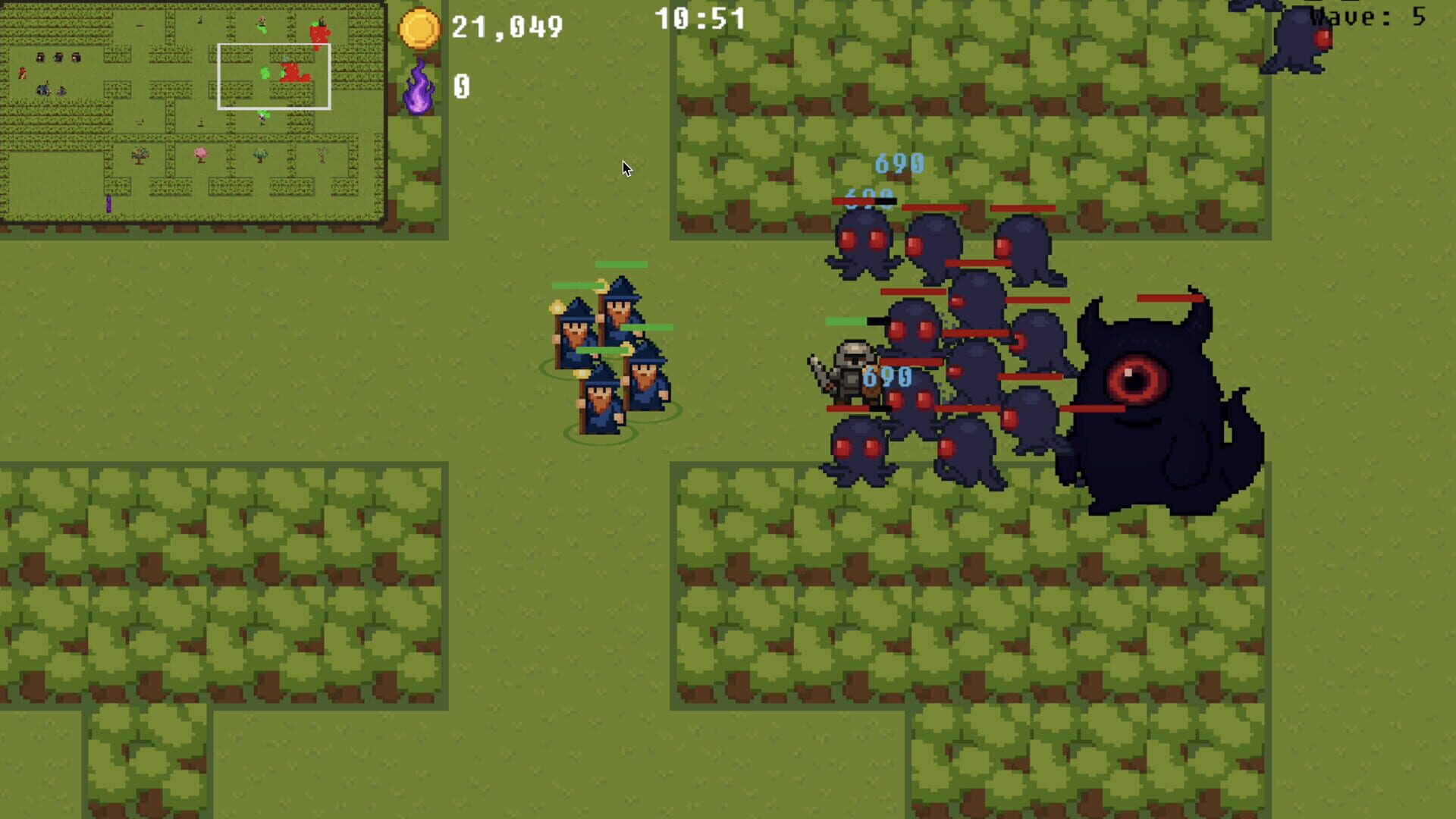Image resolution: width=1456 pixels, height=819 pixels.
Task: Click the 0 beside the purple flame
Action: 460,86
